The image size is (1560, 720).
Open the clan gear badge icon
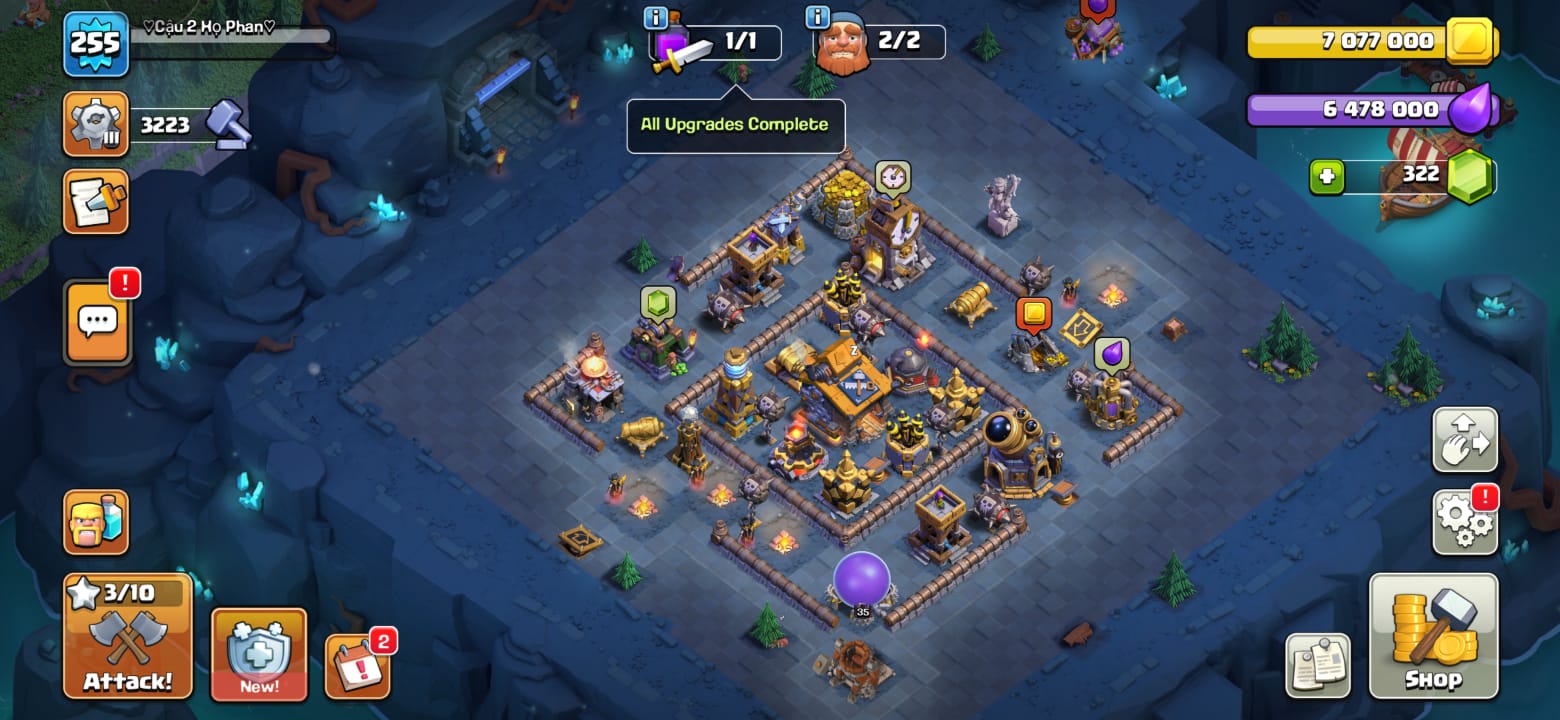pos(96,124)
